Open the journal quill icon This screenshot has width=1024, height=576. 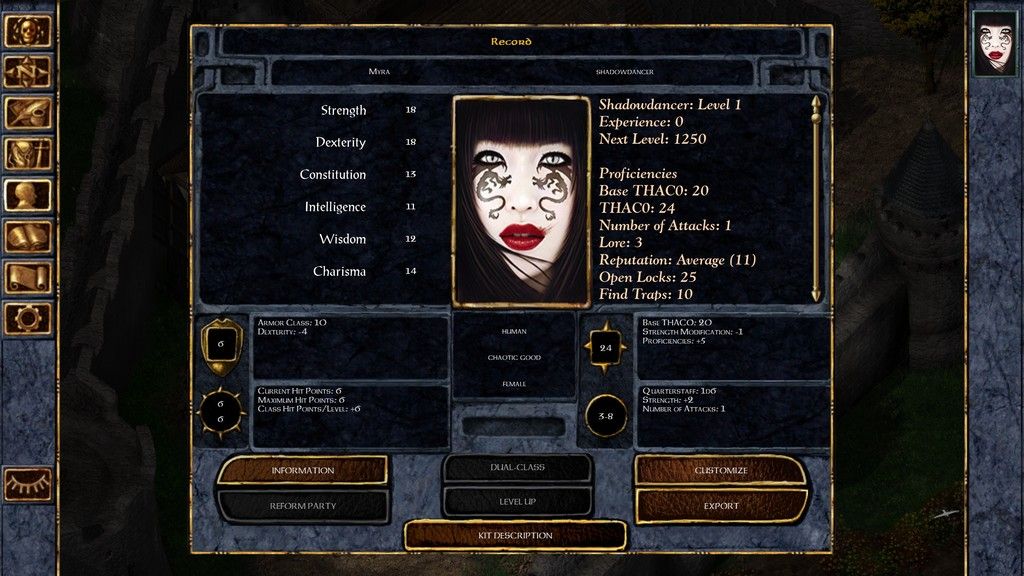[28, 112]
